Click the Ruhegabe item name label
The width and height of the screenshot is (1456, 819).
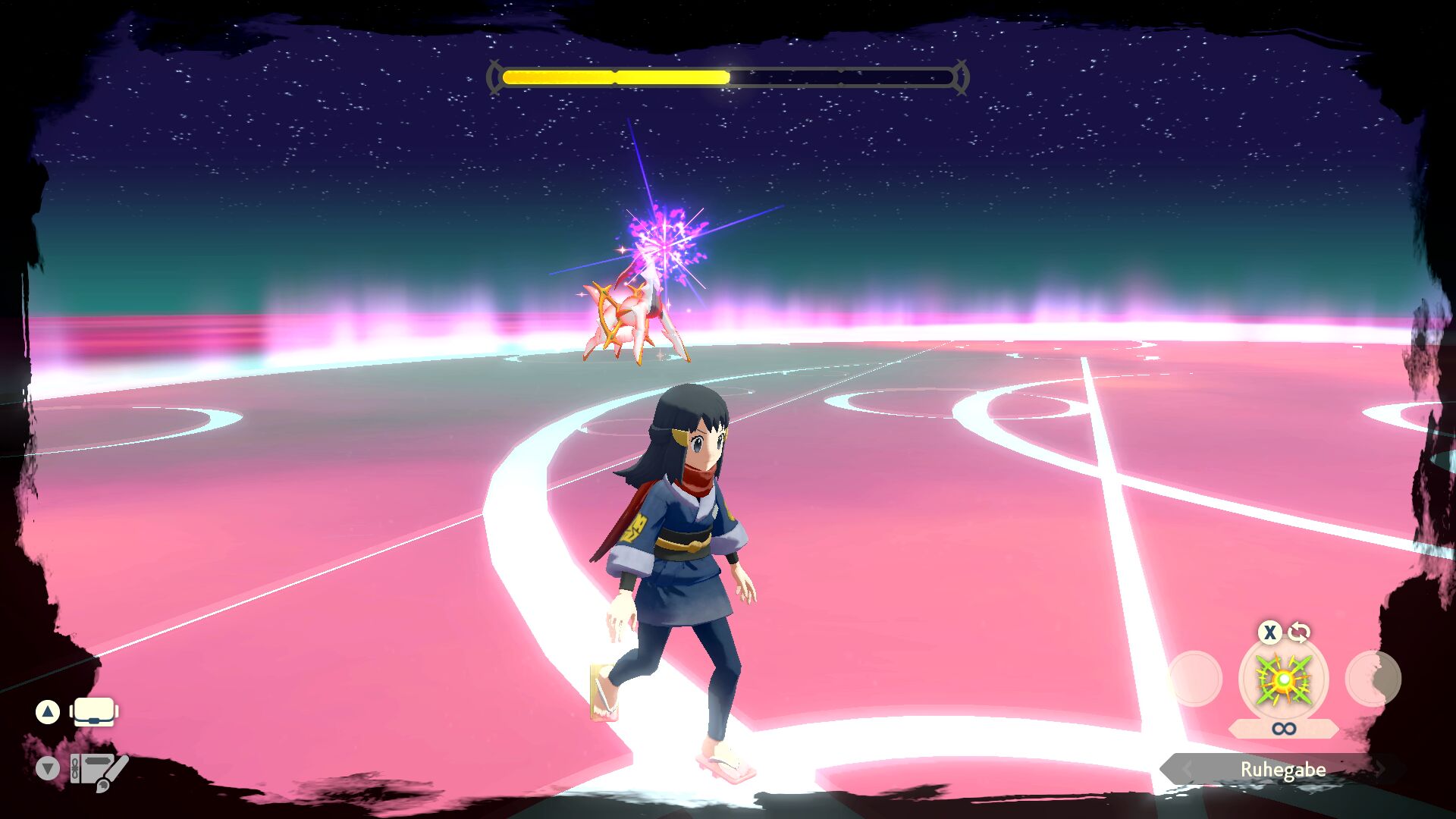[1283, 770]
